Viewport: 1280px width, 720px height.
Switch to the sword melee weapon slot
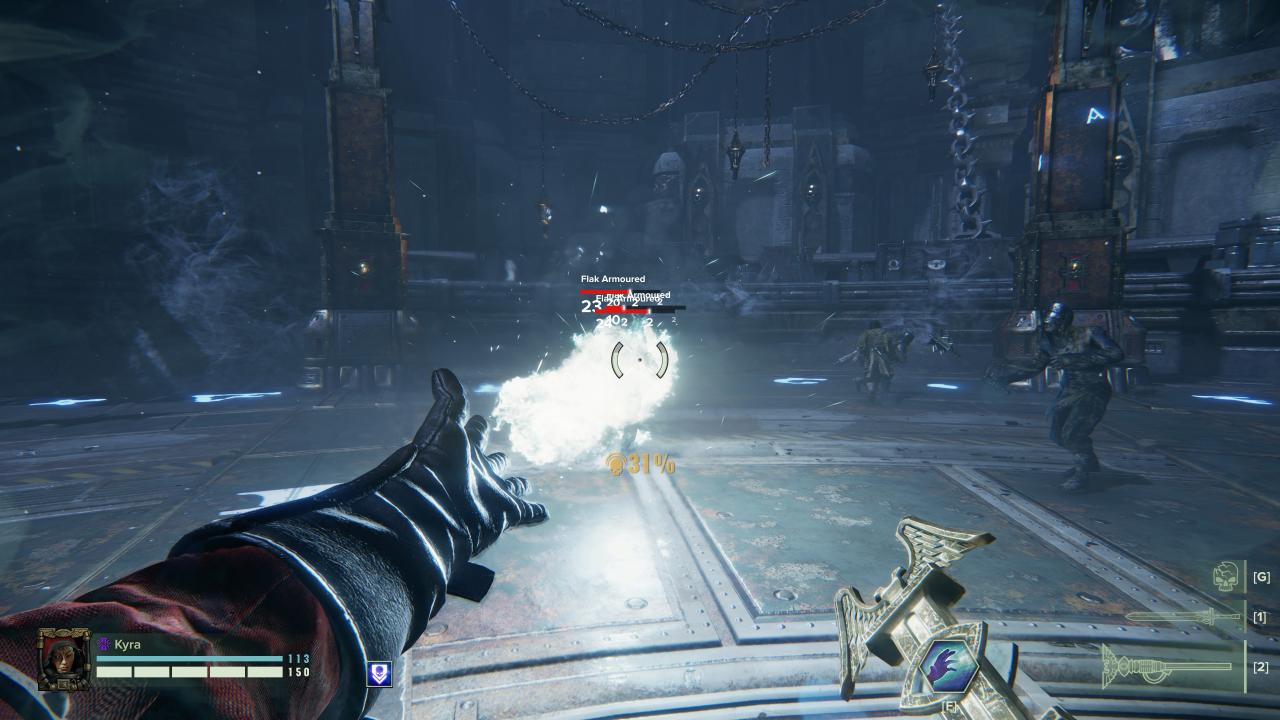pos(1184,617)
